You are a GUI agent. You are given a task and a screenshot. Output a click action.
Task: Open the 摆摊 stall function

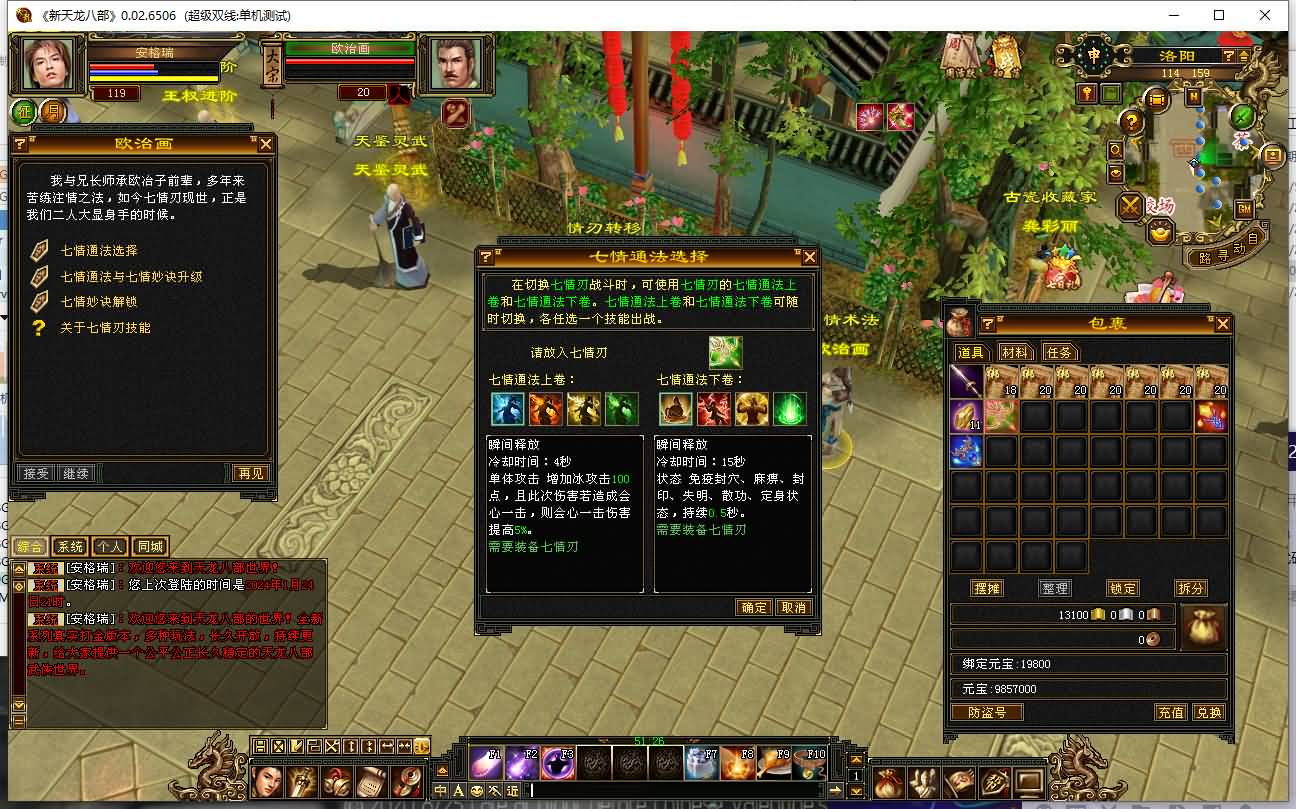(987, 588)
